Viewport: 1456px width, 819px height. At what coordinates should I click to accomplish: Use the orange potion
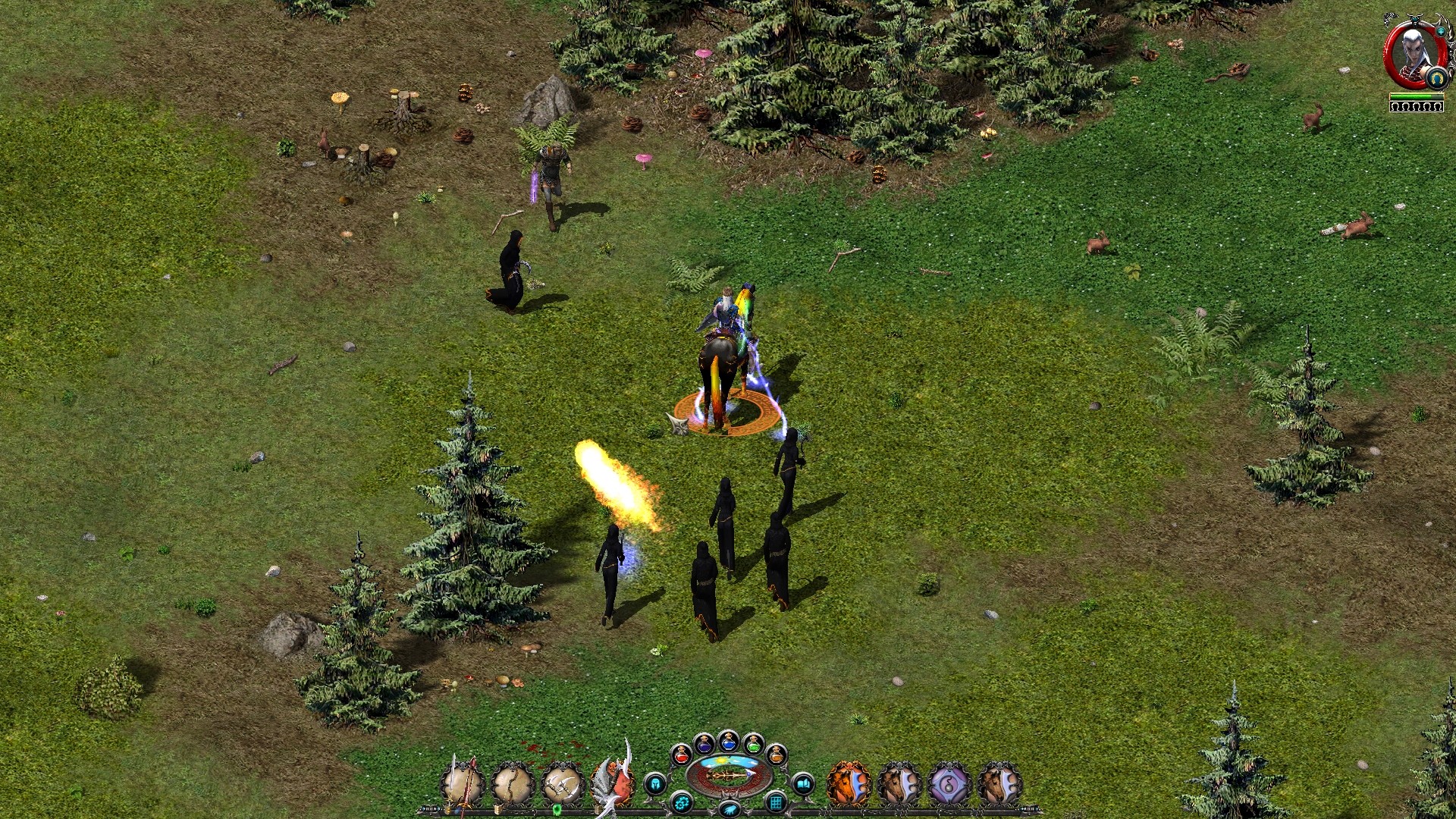coord(776,755)
